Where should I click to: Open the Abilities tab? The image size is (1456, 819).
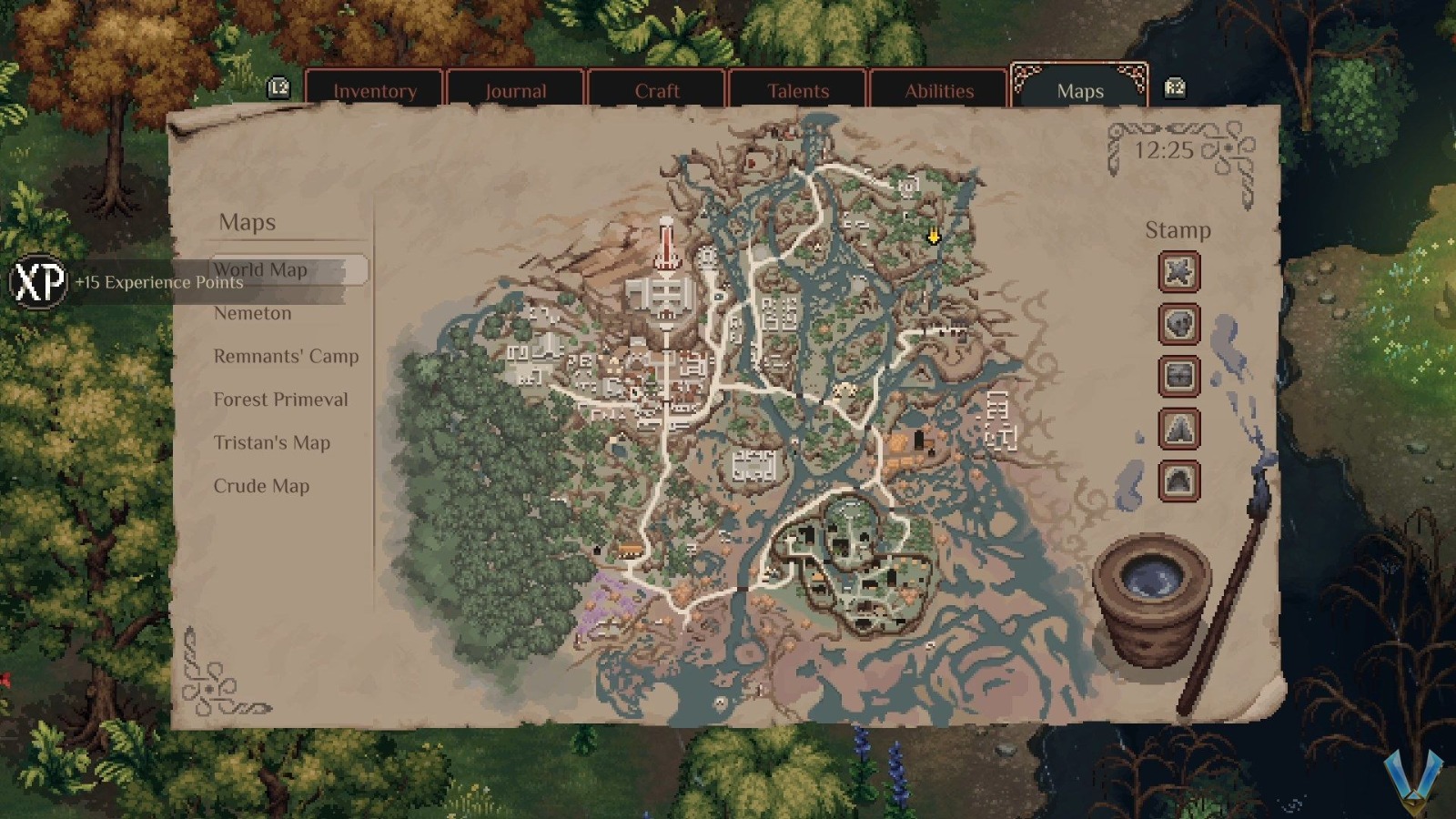pyautogui.click(x=938, y=90)
